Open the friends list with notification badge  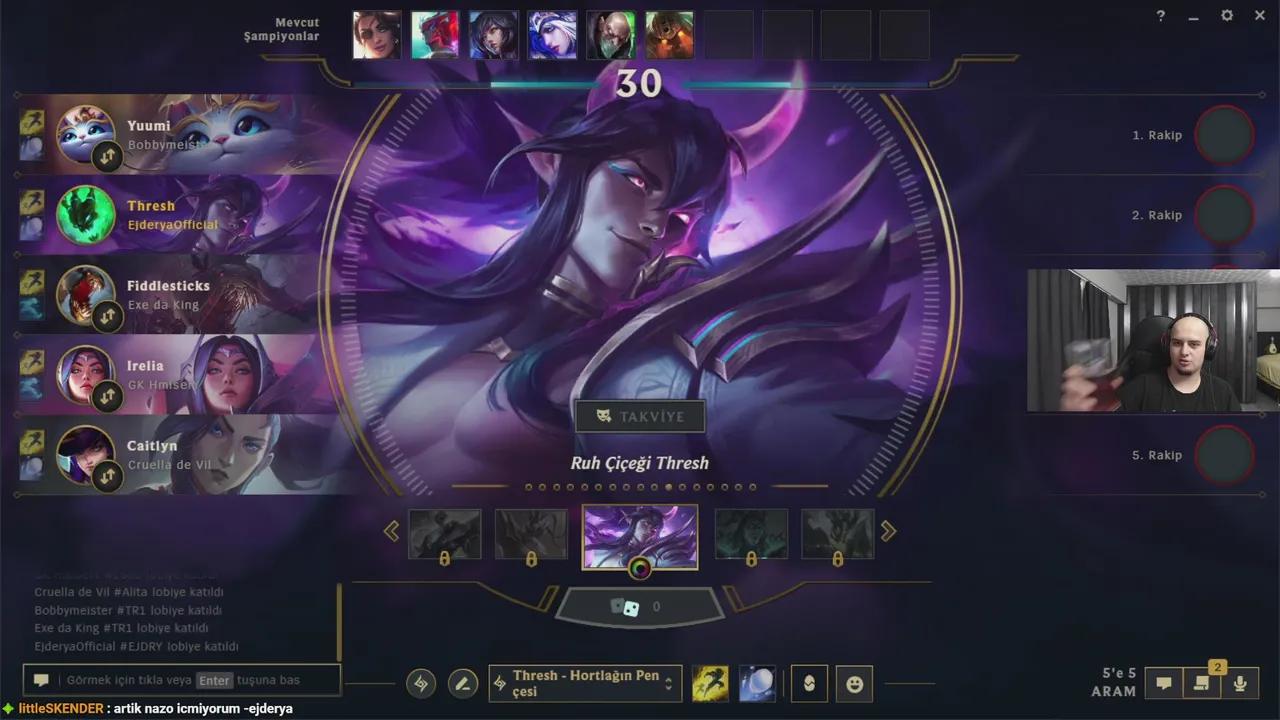tap(1202, 683)
